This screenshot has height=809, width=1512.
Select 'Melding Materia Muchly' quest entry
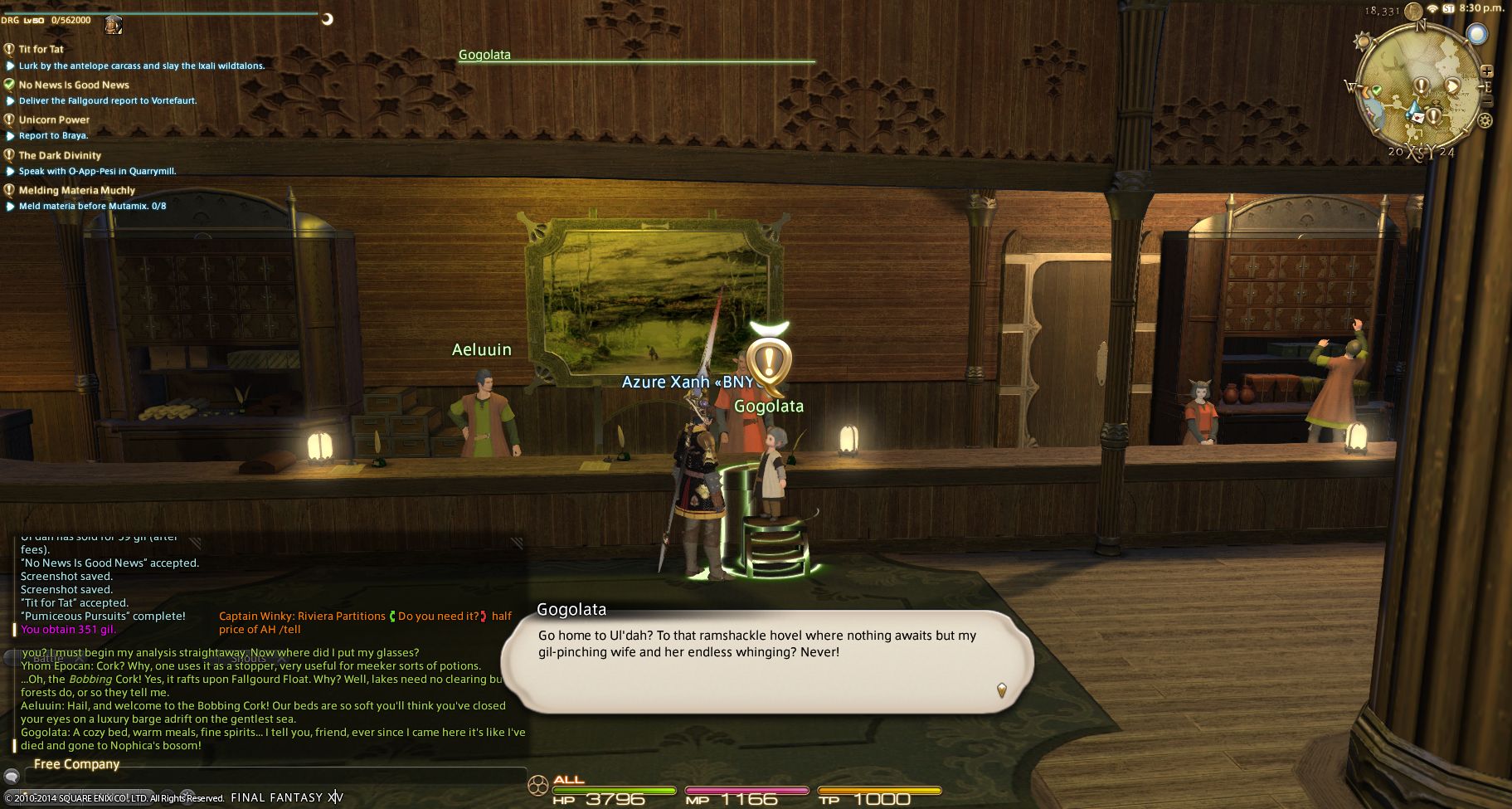(76, 190)
